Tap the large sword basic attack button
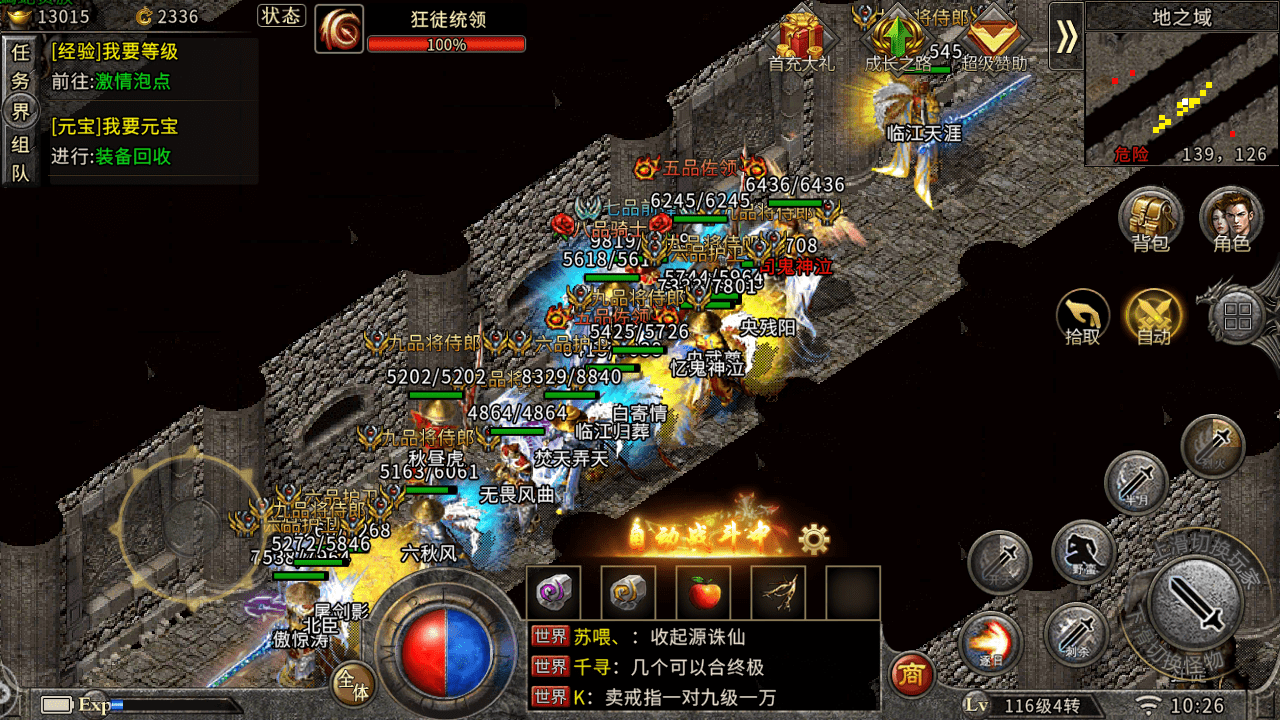 (1195, 603)
